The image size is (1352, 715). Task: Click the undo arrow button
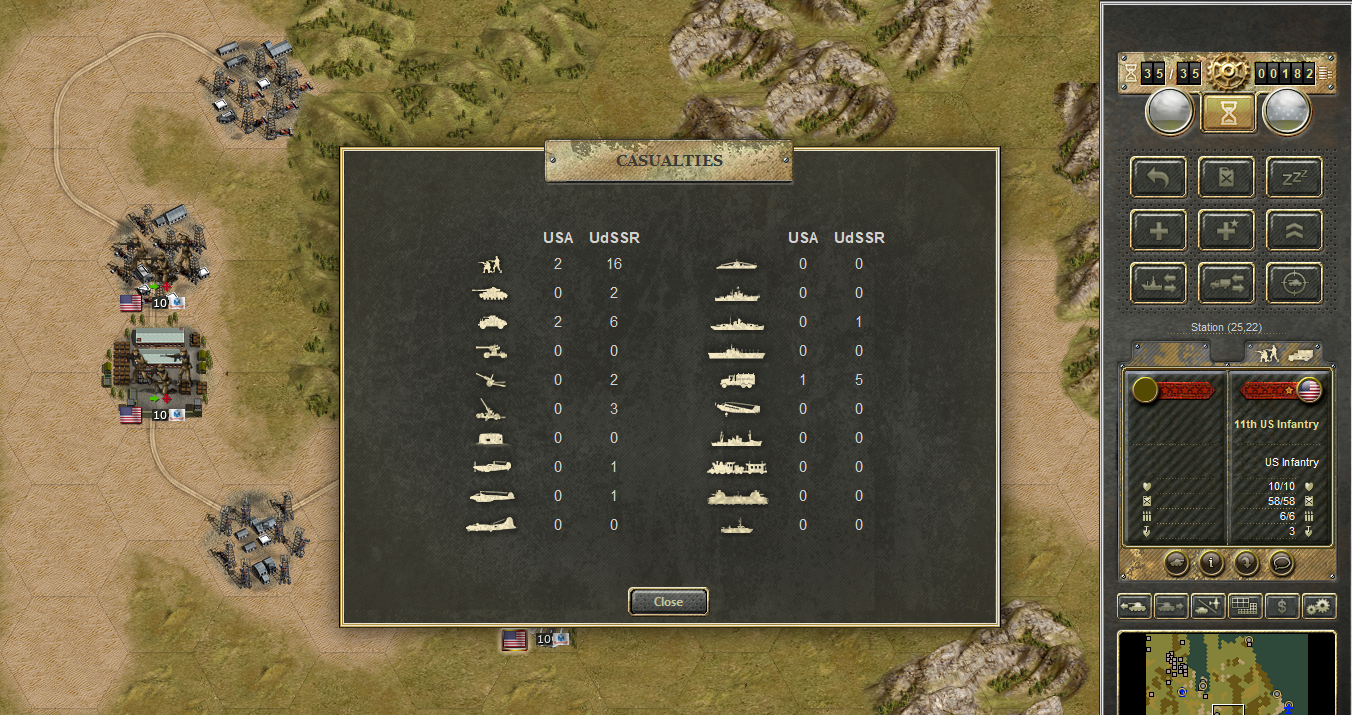[x=1159, y=177]
